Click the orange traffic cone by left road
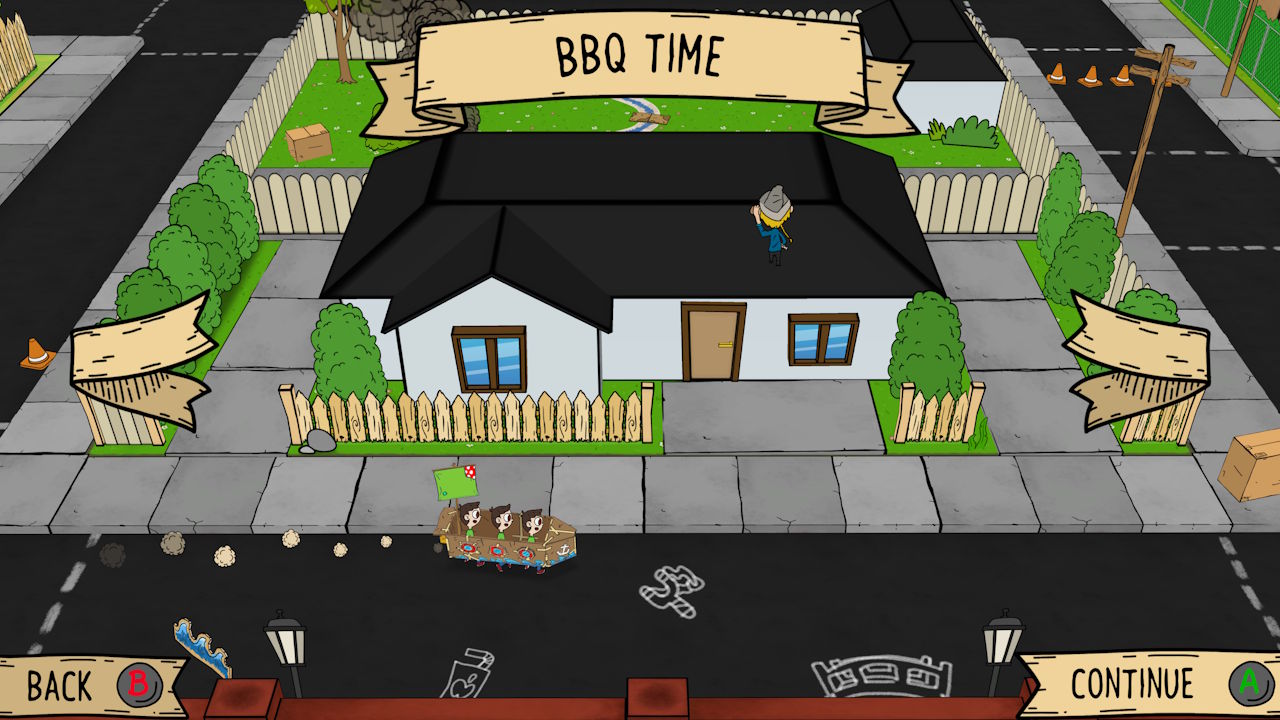 point(35,353)
